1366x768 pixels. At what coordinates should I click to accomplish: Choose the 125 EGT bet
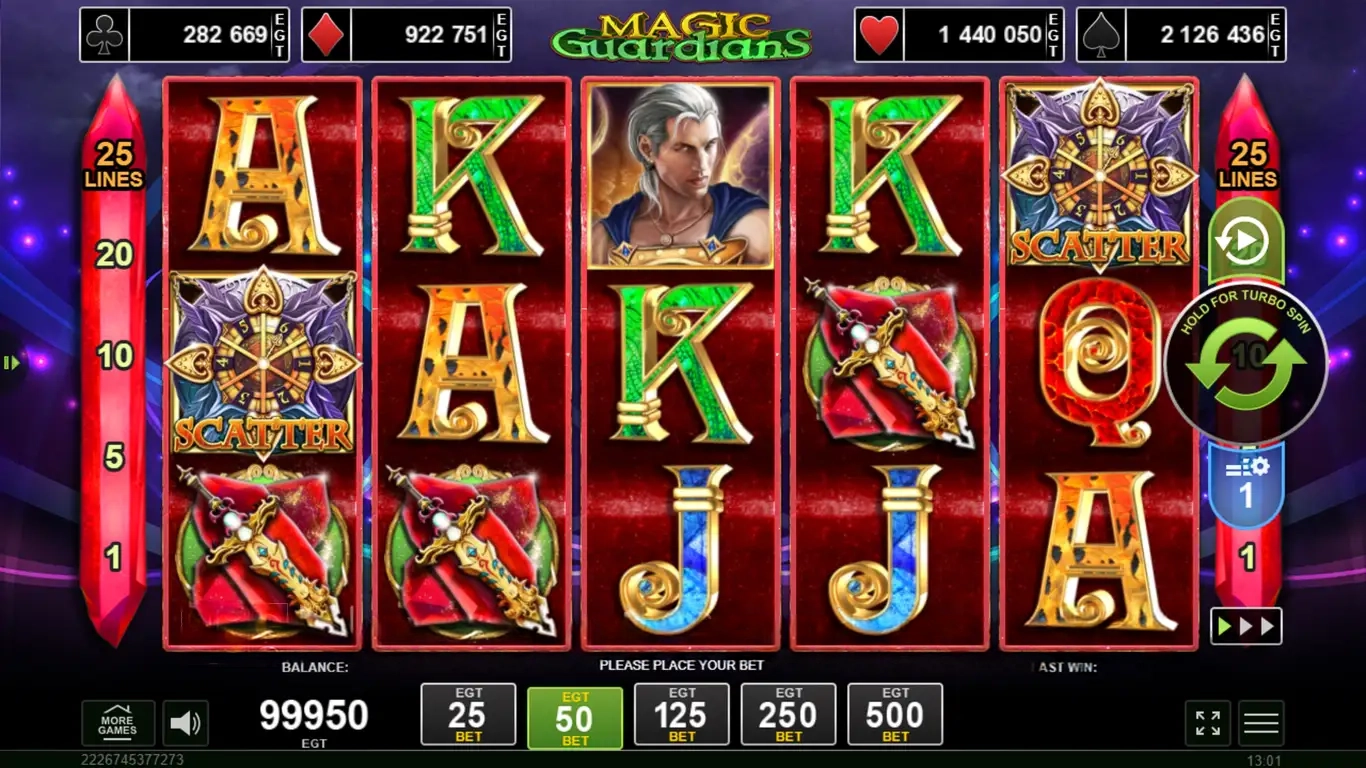[x=681, y=714]
